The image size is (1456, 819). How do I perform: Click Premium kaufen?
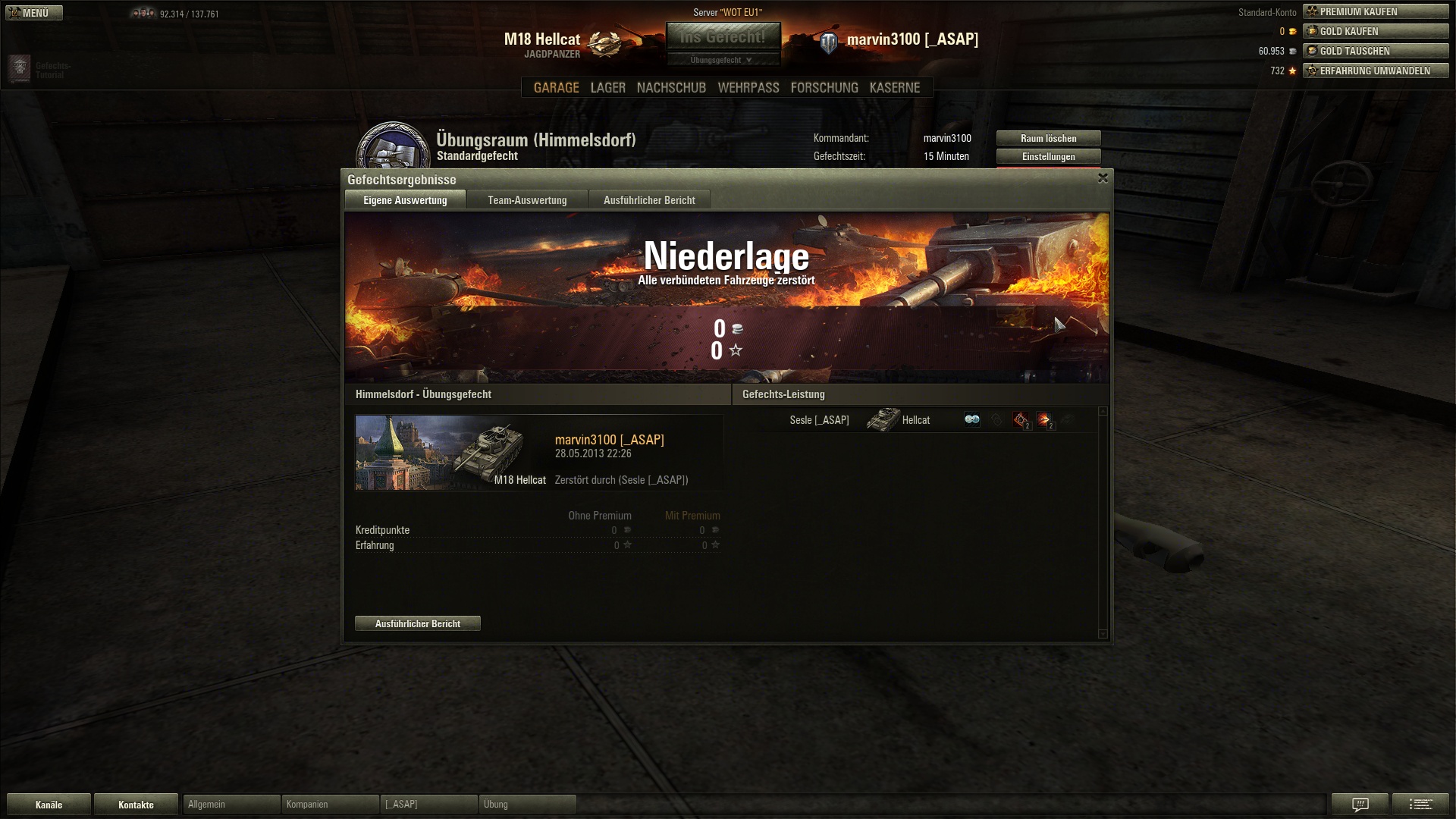(x=1375, y=12)
